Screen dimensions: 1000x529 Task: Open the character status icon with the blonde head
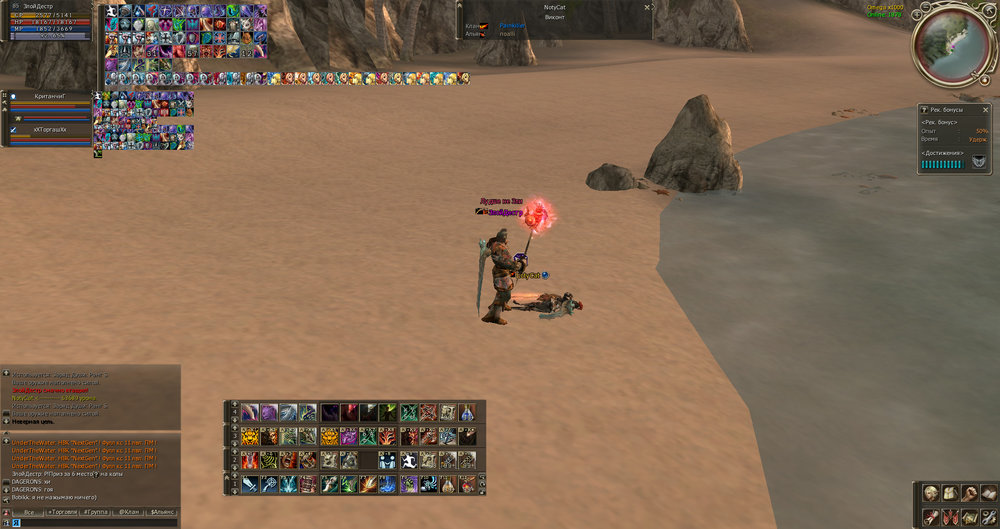932,493
